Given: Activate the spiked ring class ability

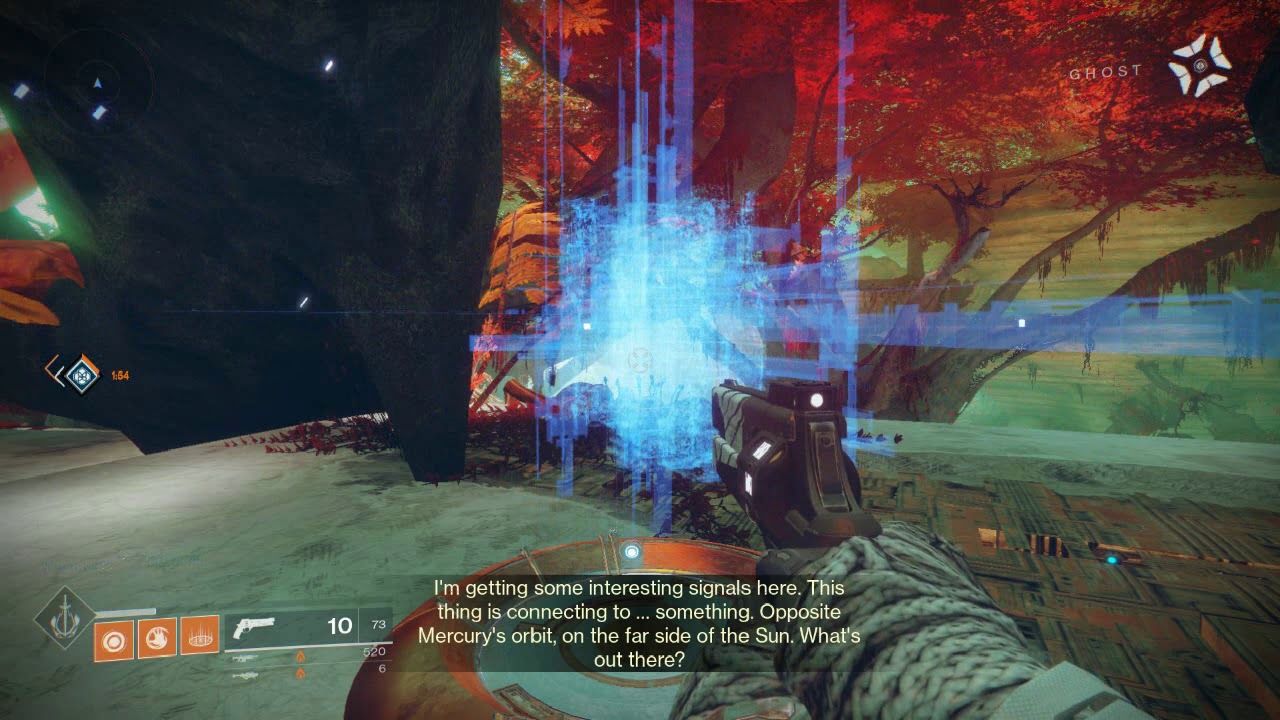Looking at the screenshot, I should coord(199,638).
